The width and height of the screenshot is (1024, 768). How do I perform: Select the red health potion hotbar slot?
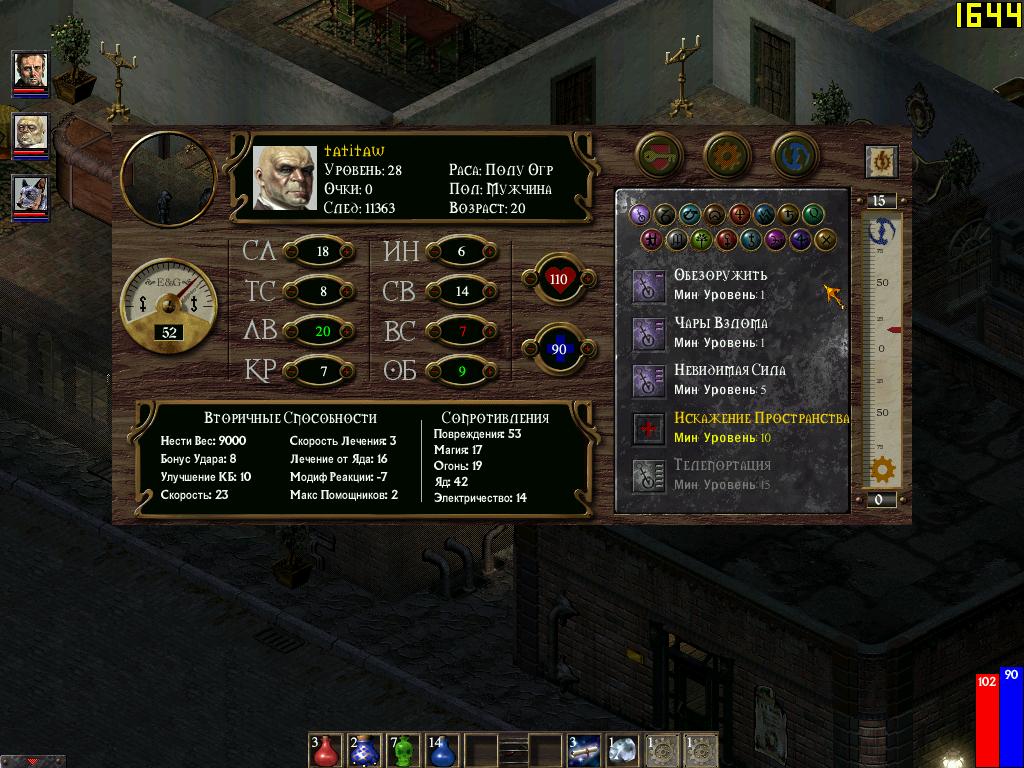click(326, 750)
